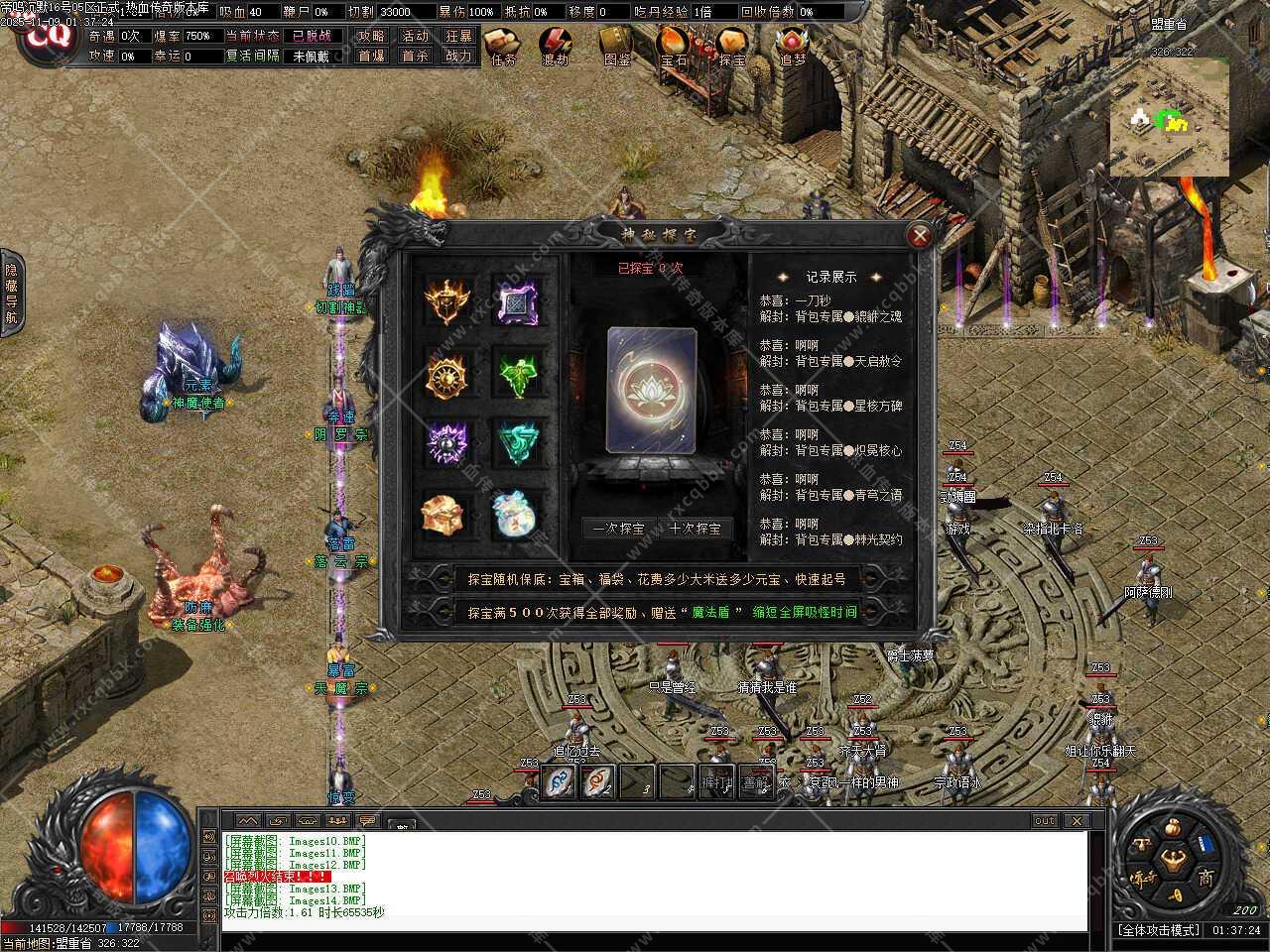This screenshot has width=1270, height=952.
Task: Open the minimap in the corner
Action: pyautogui.click(x=1169, y=117)
